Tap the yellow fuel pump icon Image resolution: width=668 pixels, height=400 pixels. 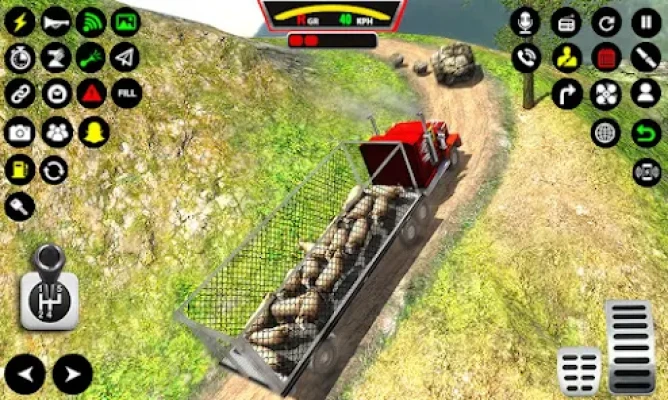click(20, 168)
